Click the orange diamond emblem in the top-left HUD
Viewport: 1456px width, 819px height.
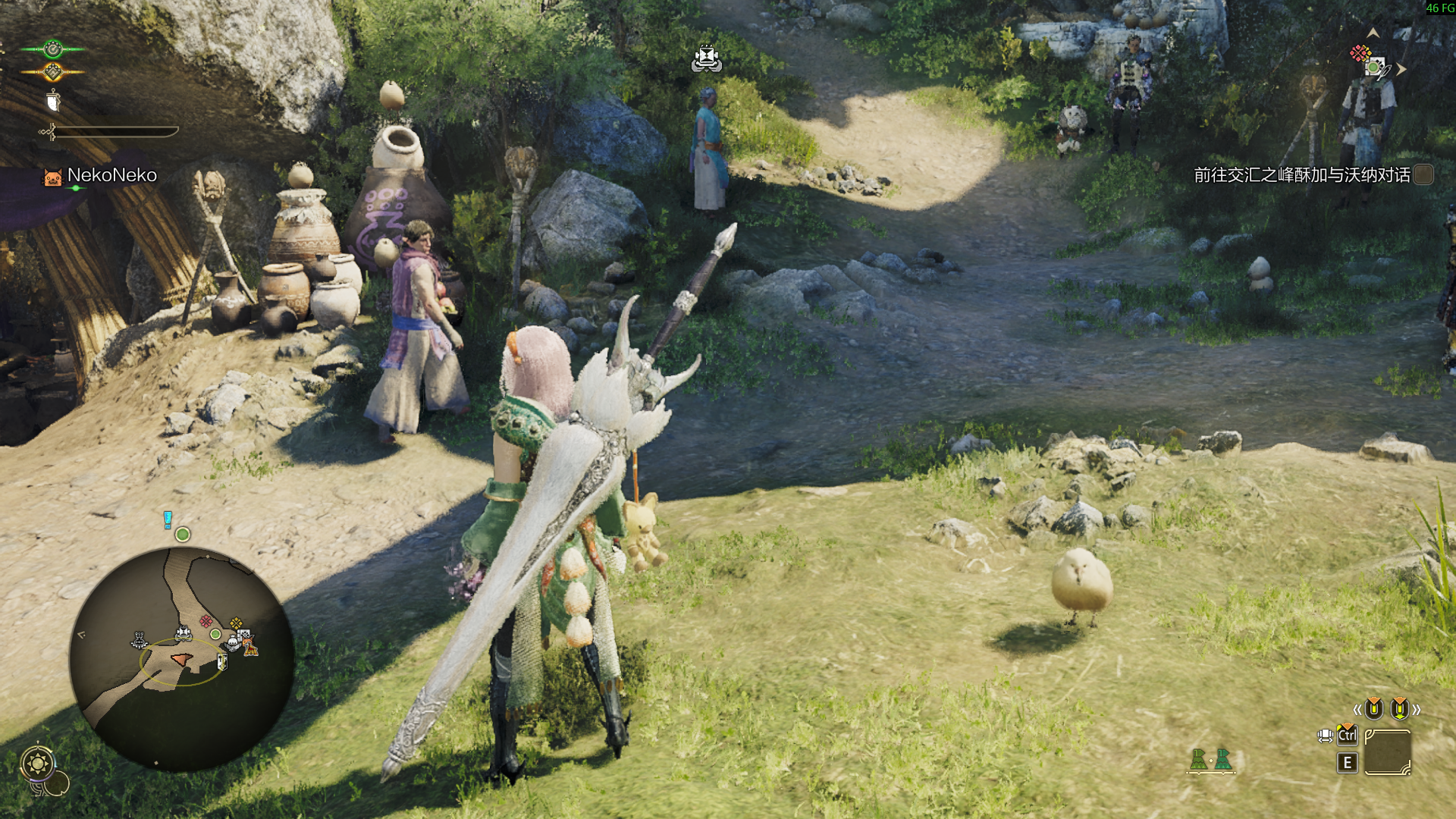[52, 72]
